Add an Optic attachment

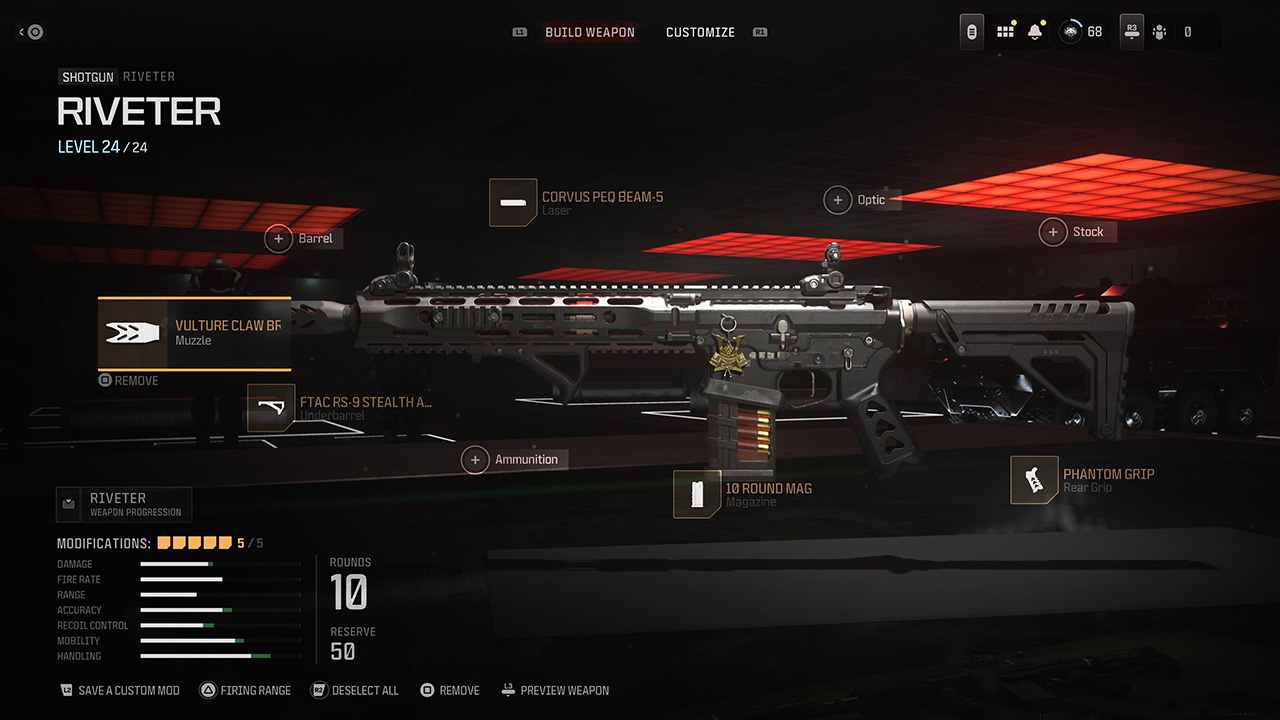pyautogui.click(x=859, y=200)
